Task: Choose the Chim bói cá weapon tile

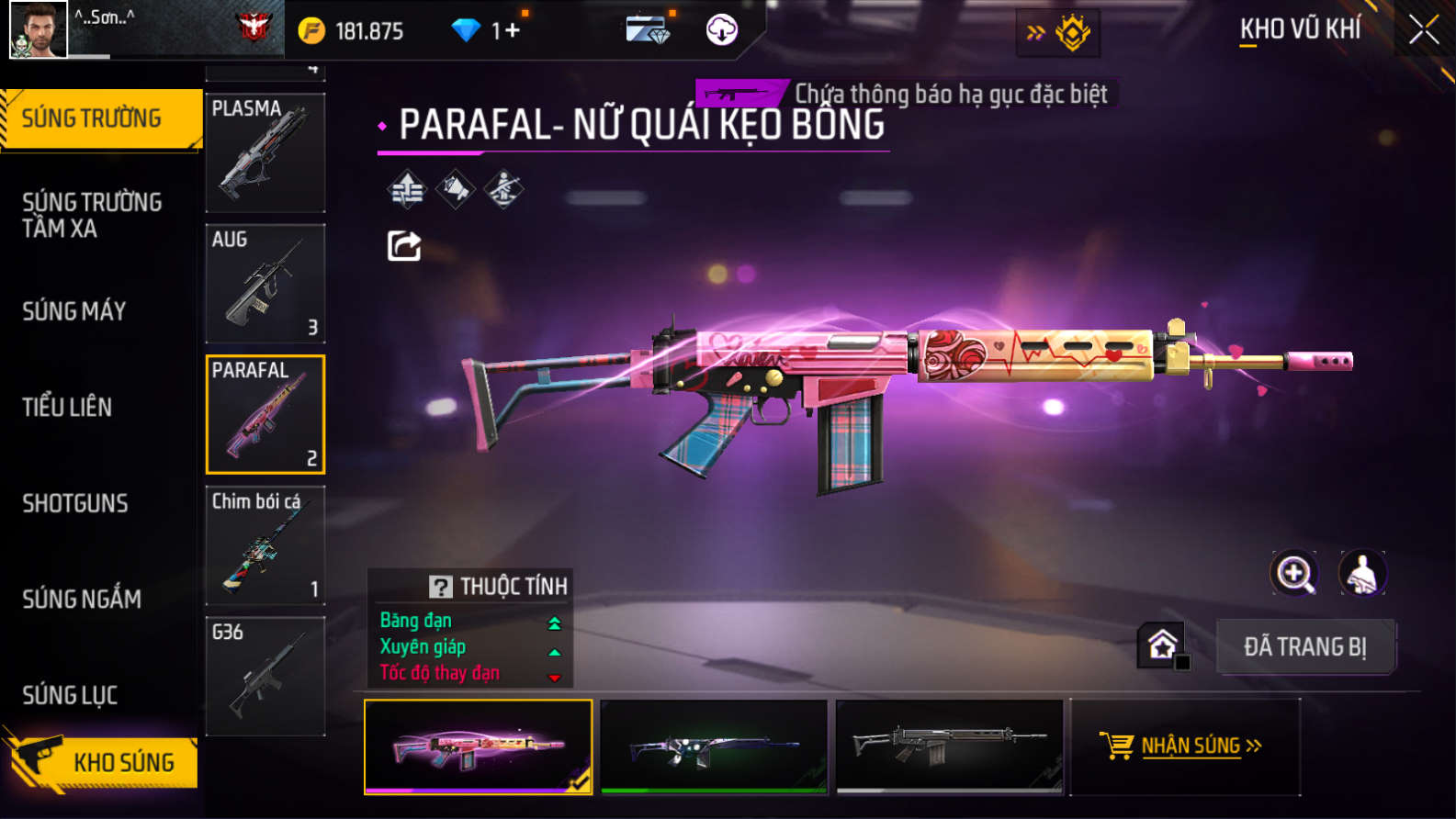Action: coord(265,544)
